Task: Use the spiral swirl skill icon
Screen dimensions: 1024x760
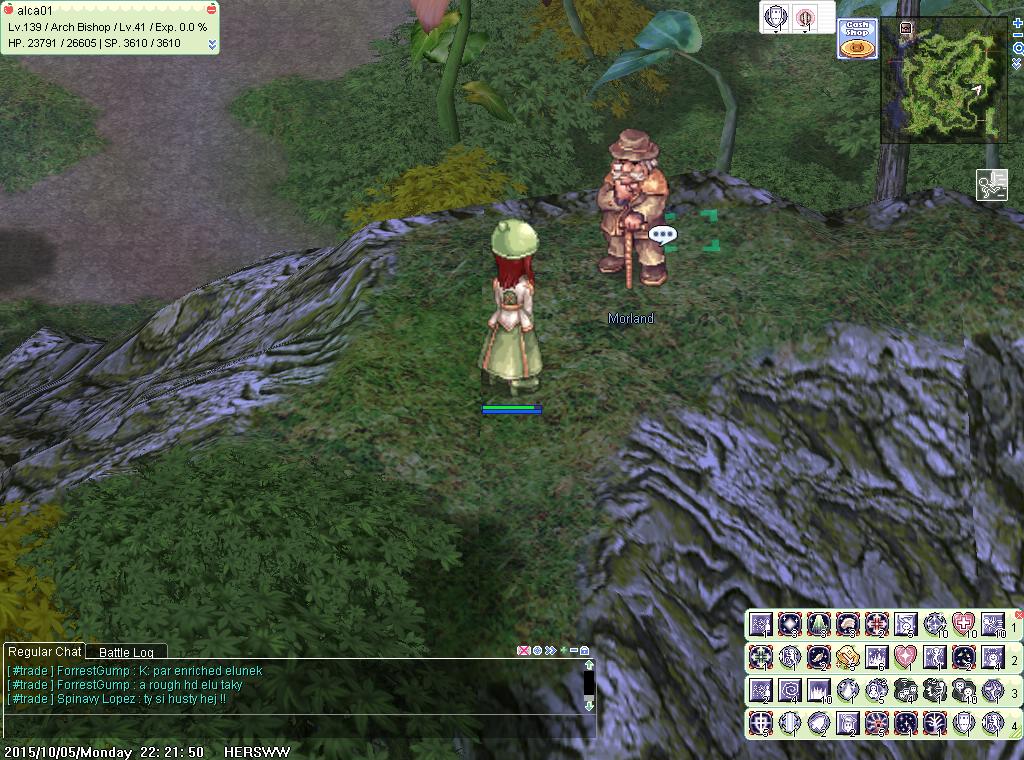Action: pos(790,690)
